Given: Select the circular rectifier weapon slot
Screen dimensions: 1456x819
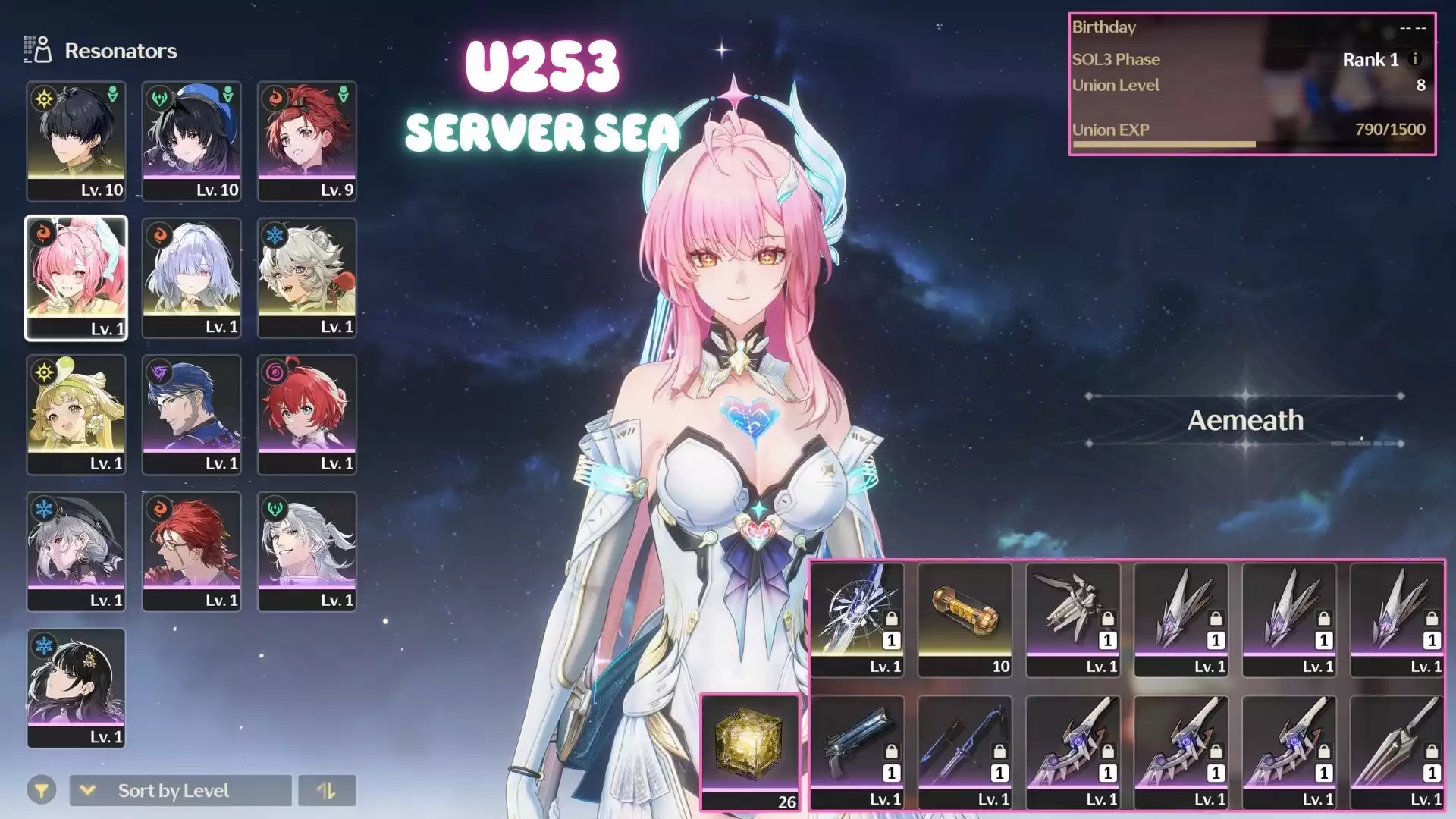Looking at the screenshot, I should coord(857,618).
